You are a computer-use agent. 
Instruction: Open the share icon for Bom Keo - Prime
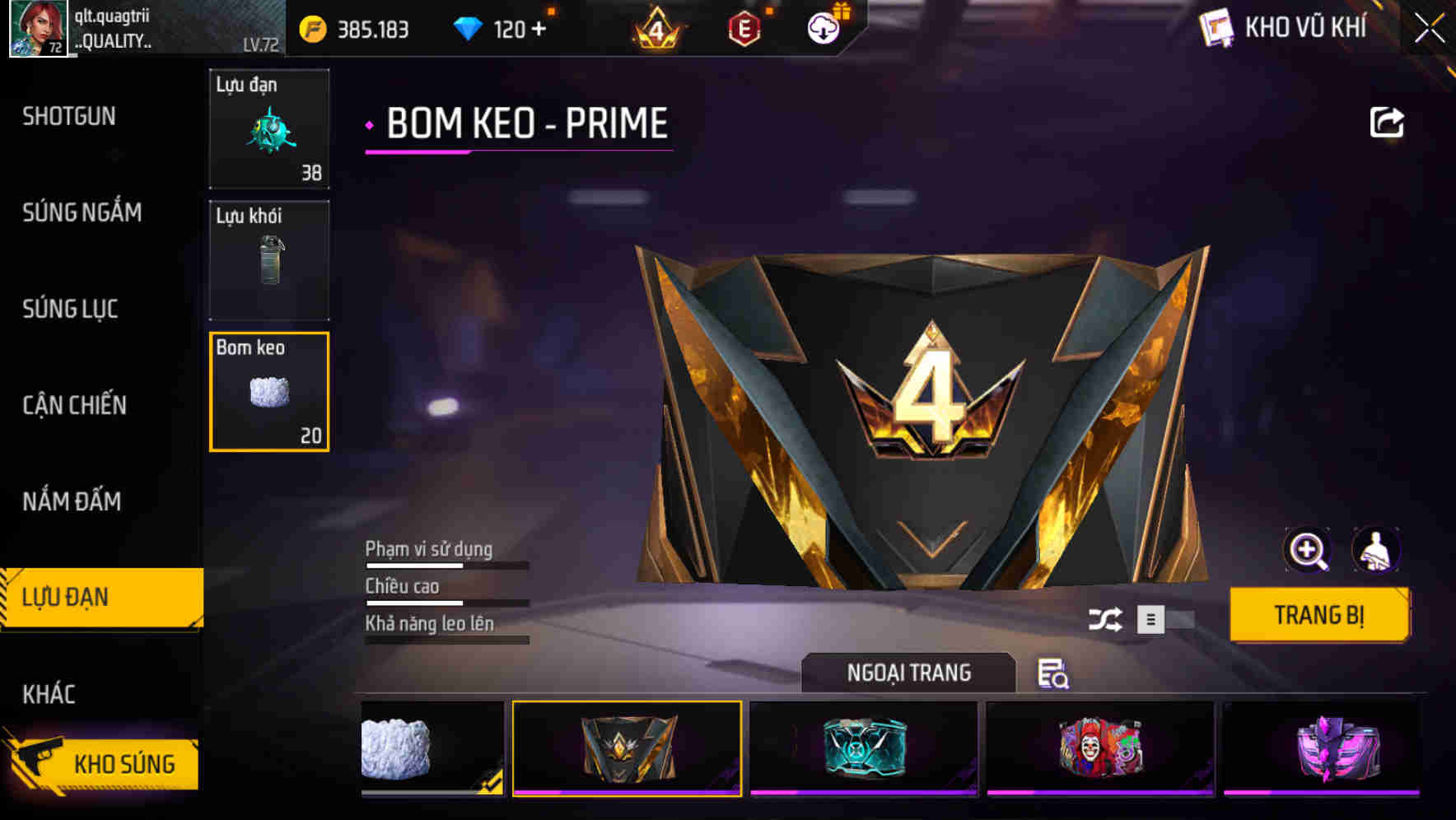[x=1387, y=122]
